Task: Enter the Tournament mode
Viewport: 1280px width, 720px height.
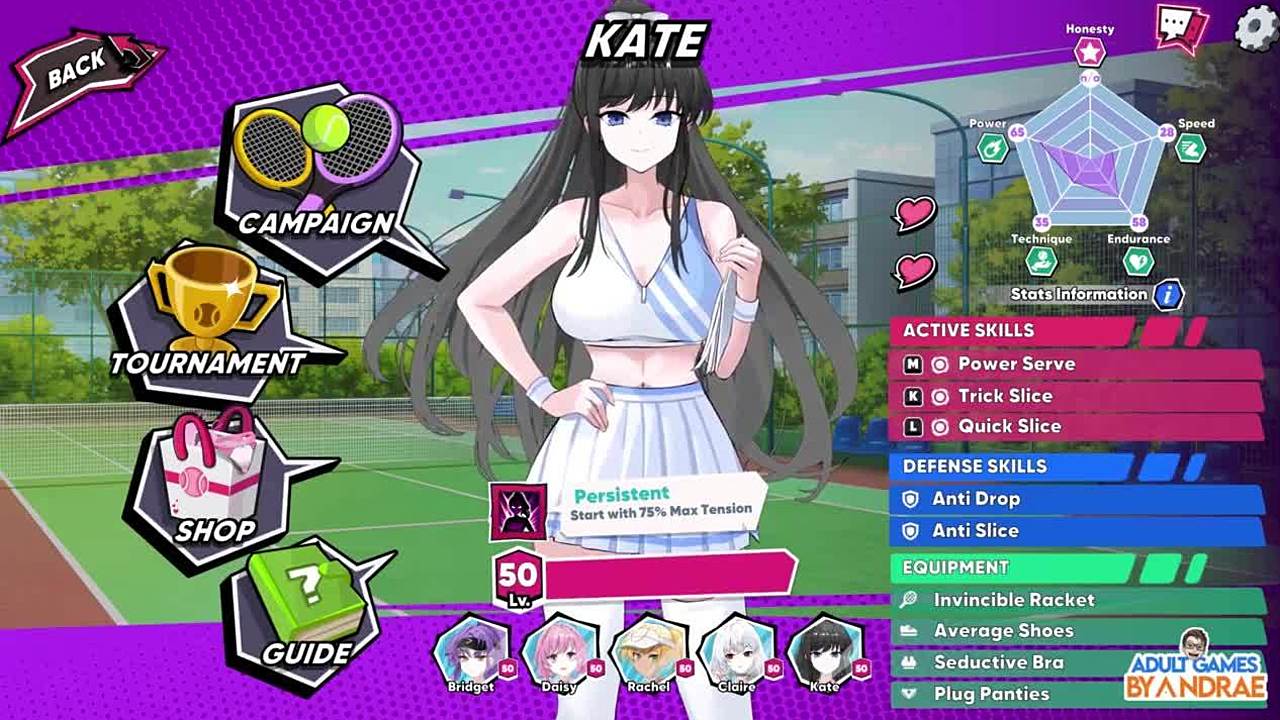Action: 210,320
